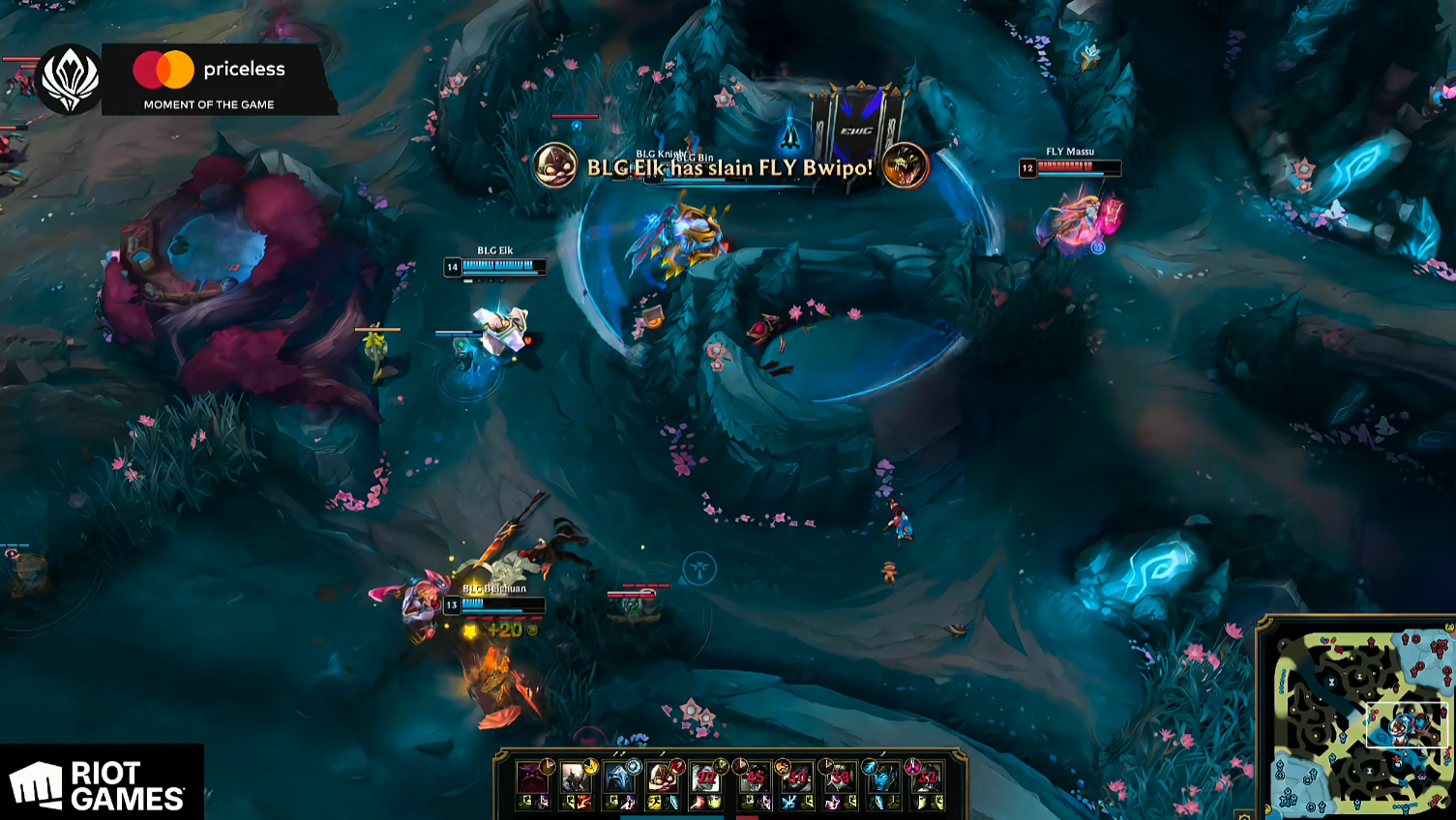Select the dead champion portrait showing 45

[754, 777]
